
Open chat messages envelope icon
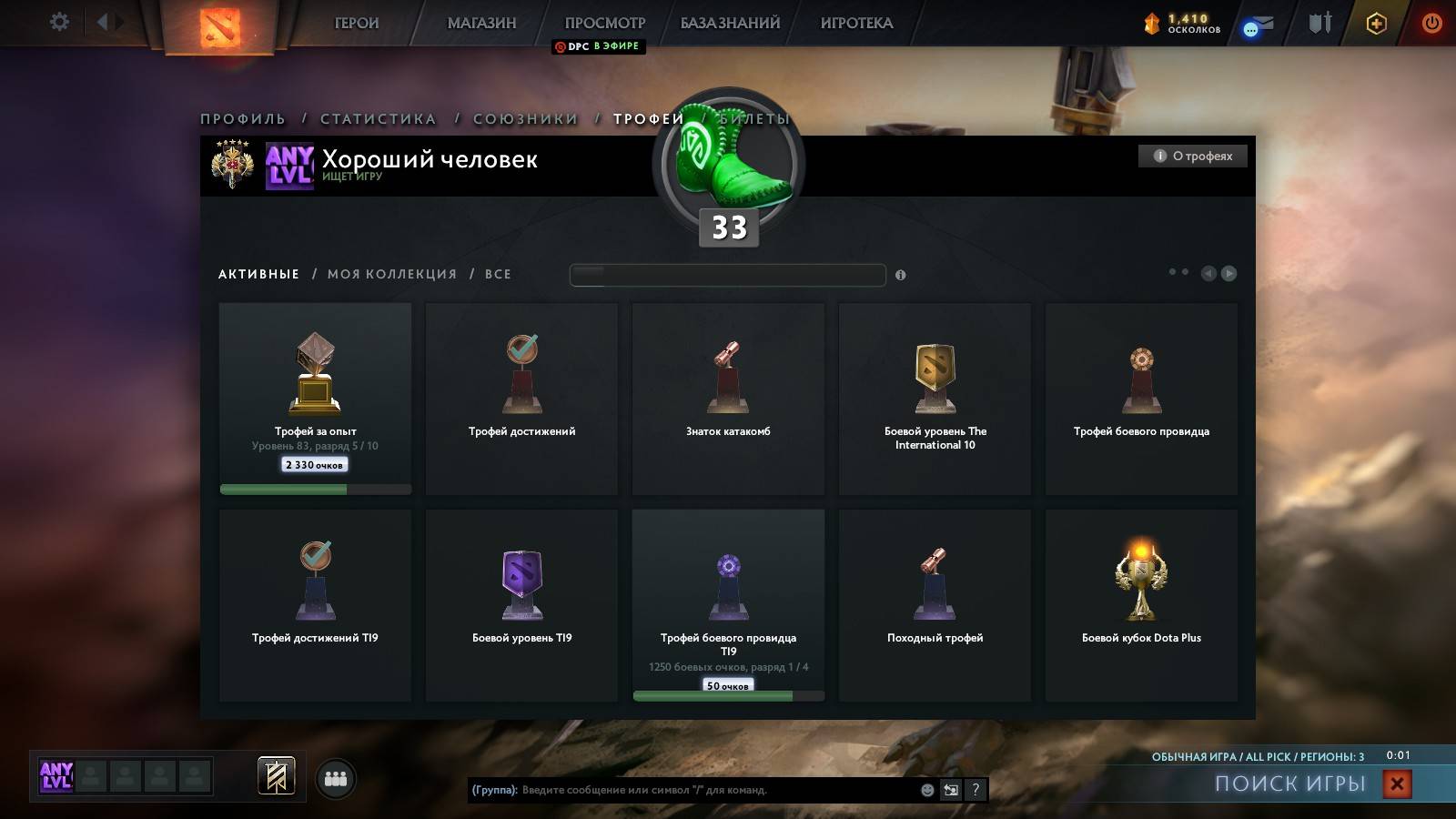tap(1256, 25)
